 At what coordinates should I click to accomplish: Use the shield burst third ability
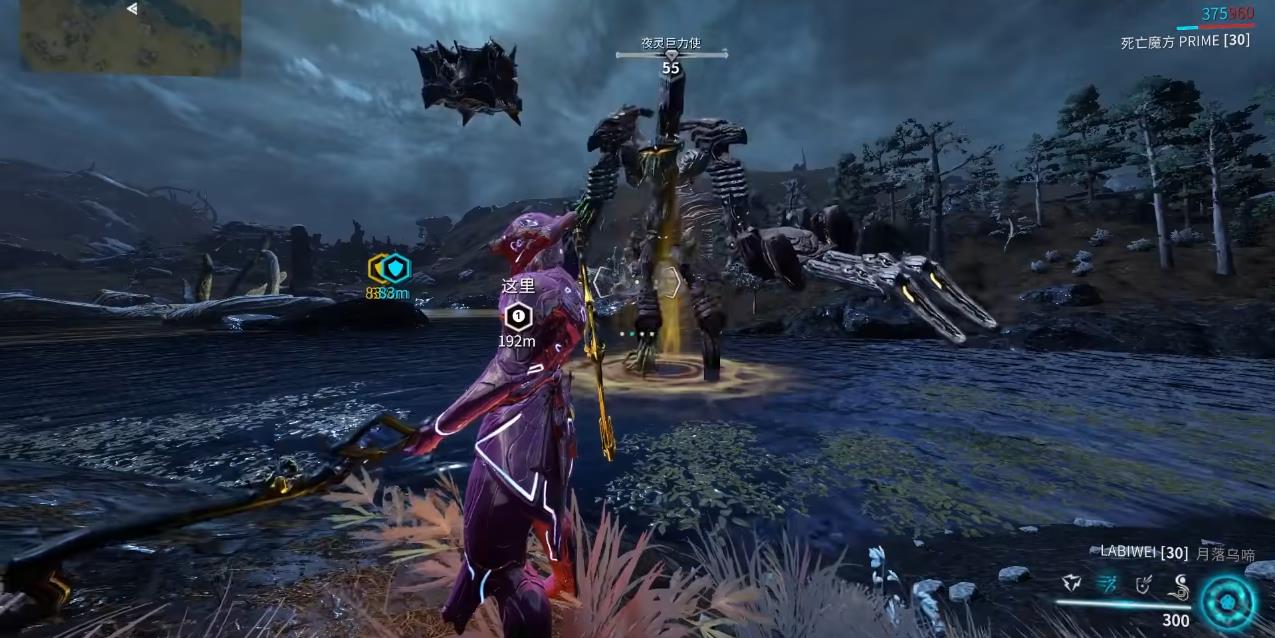pos(1146,584)
